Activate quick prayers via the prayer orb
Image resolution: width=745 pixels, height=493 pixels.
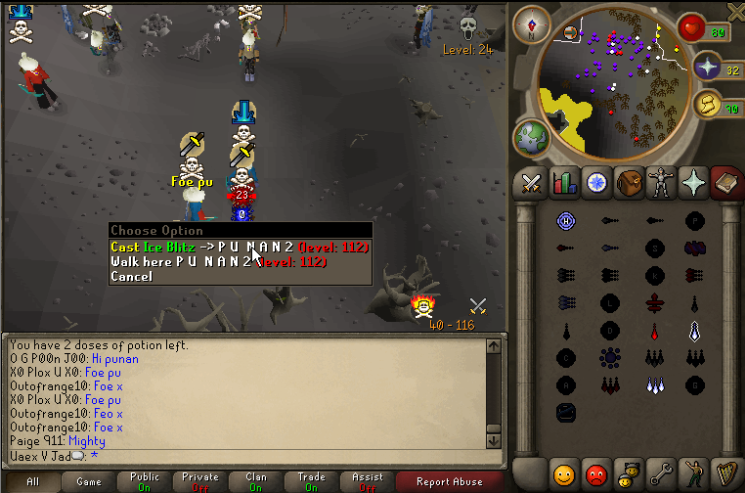(709, 68)
